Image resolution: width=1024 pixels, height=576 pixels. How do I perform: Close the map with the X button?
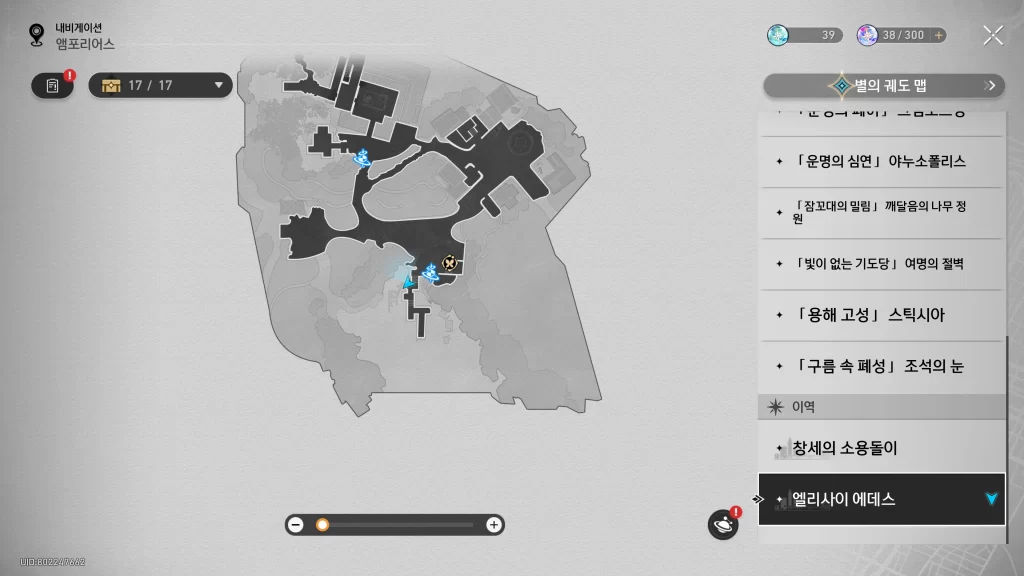click(x=992, y=36)
